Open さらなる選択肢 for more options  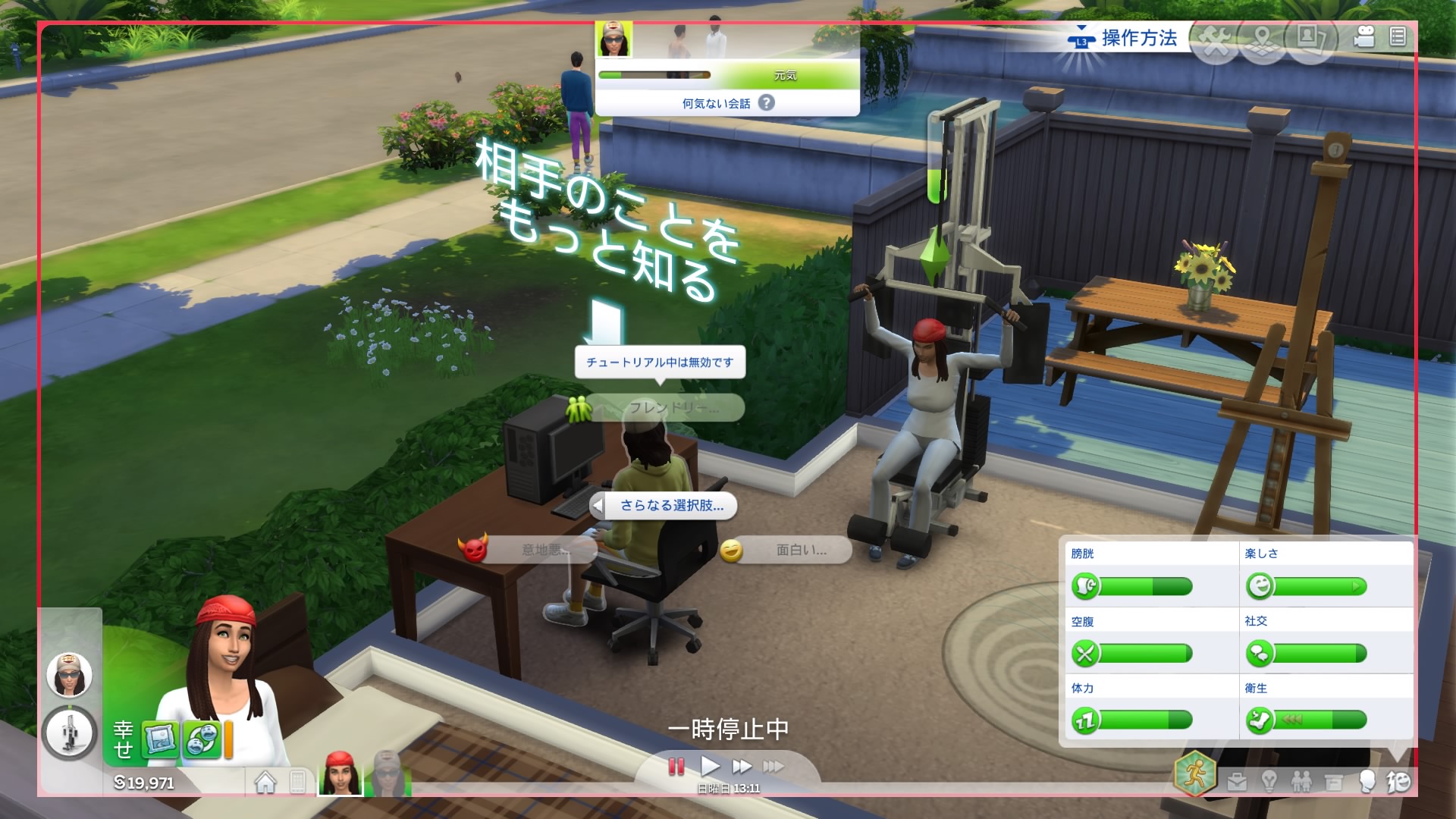[x=671, y=506]
